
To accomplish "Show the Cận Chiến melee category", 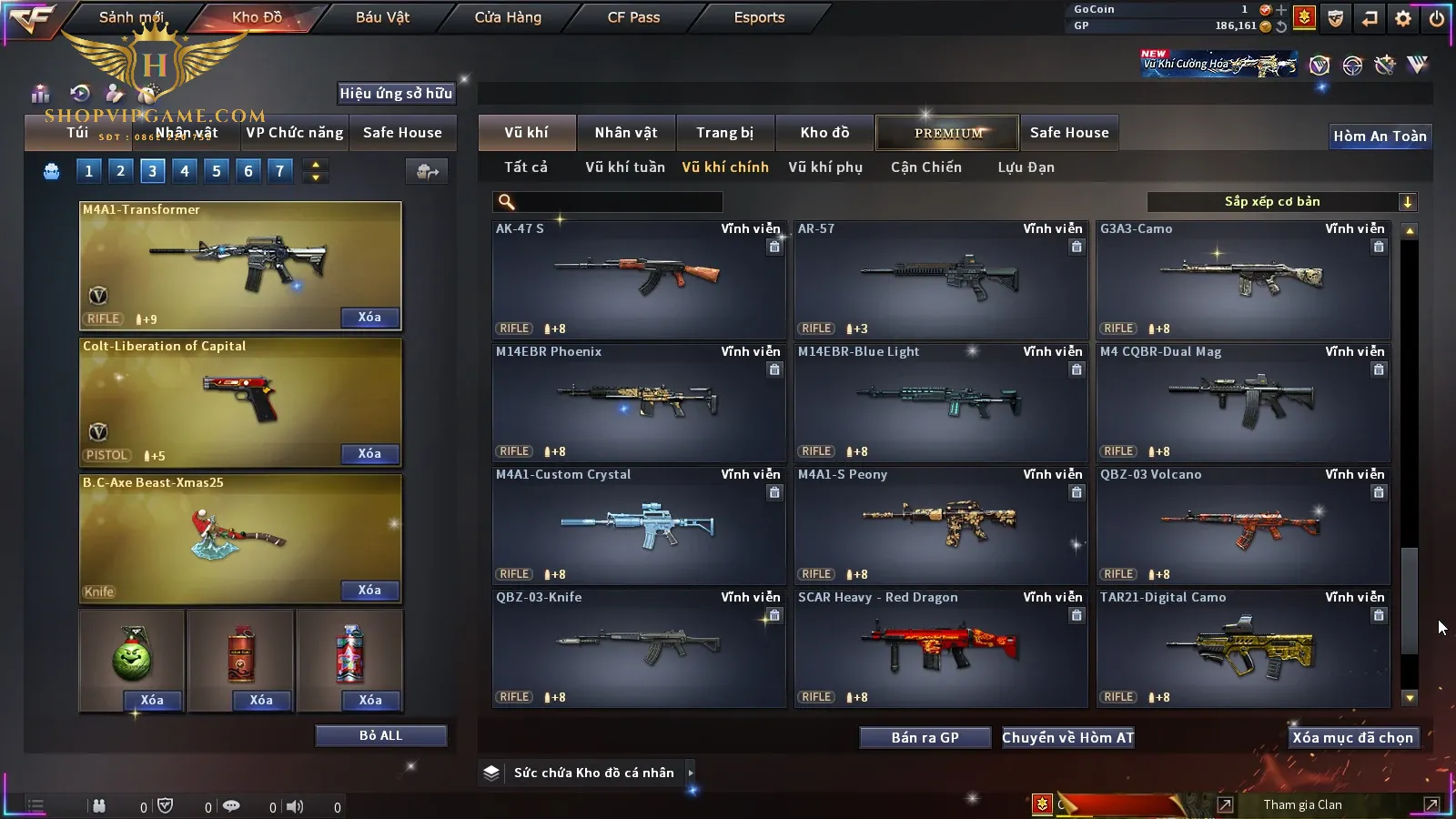I will click(x=925, y=167).
